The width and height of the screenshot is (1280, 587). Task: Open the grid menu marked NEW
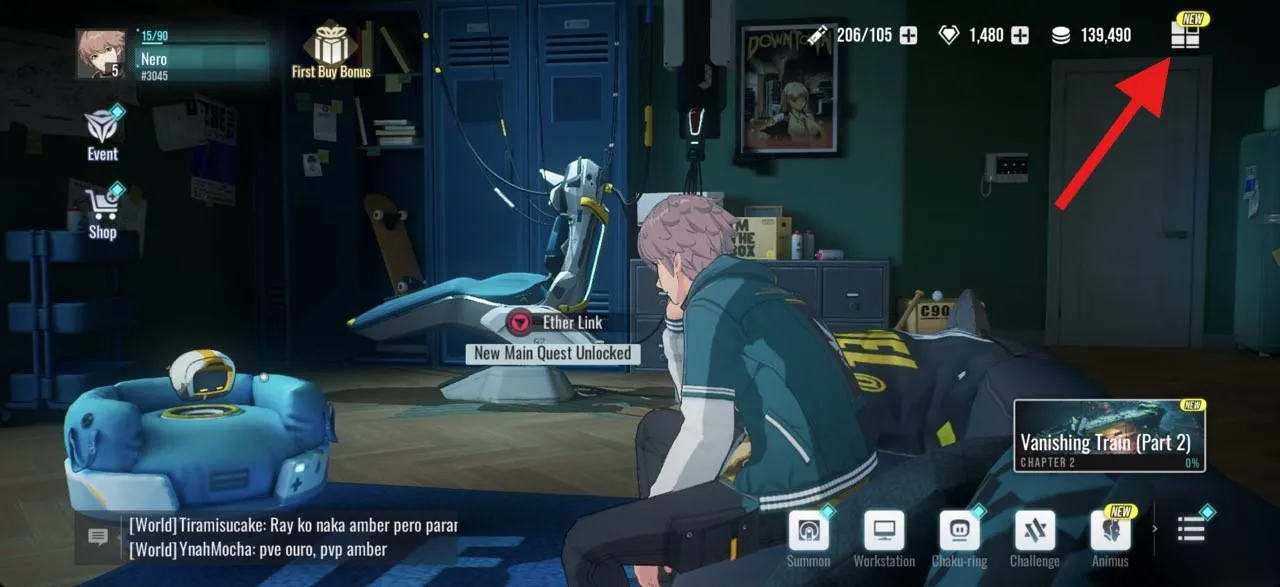pos(1185,36)
